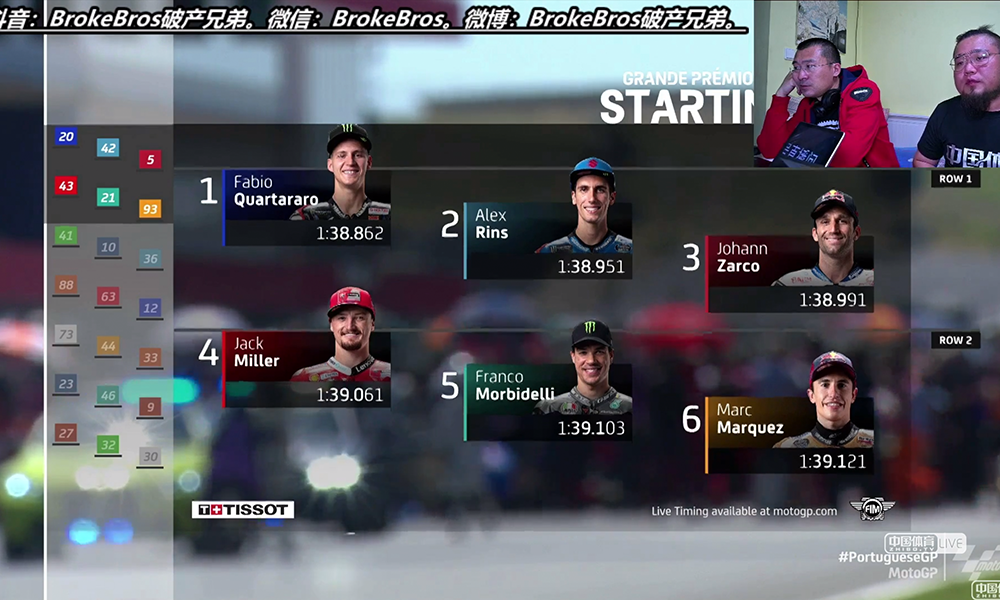Click the red number 5 tile

click(150, 159)
